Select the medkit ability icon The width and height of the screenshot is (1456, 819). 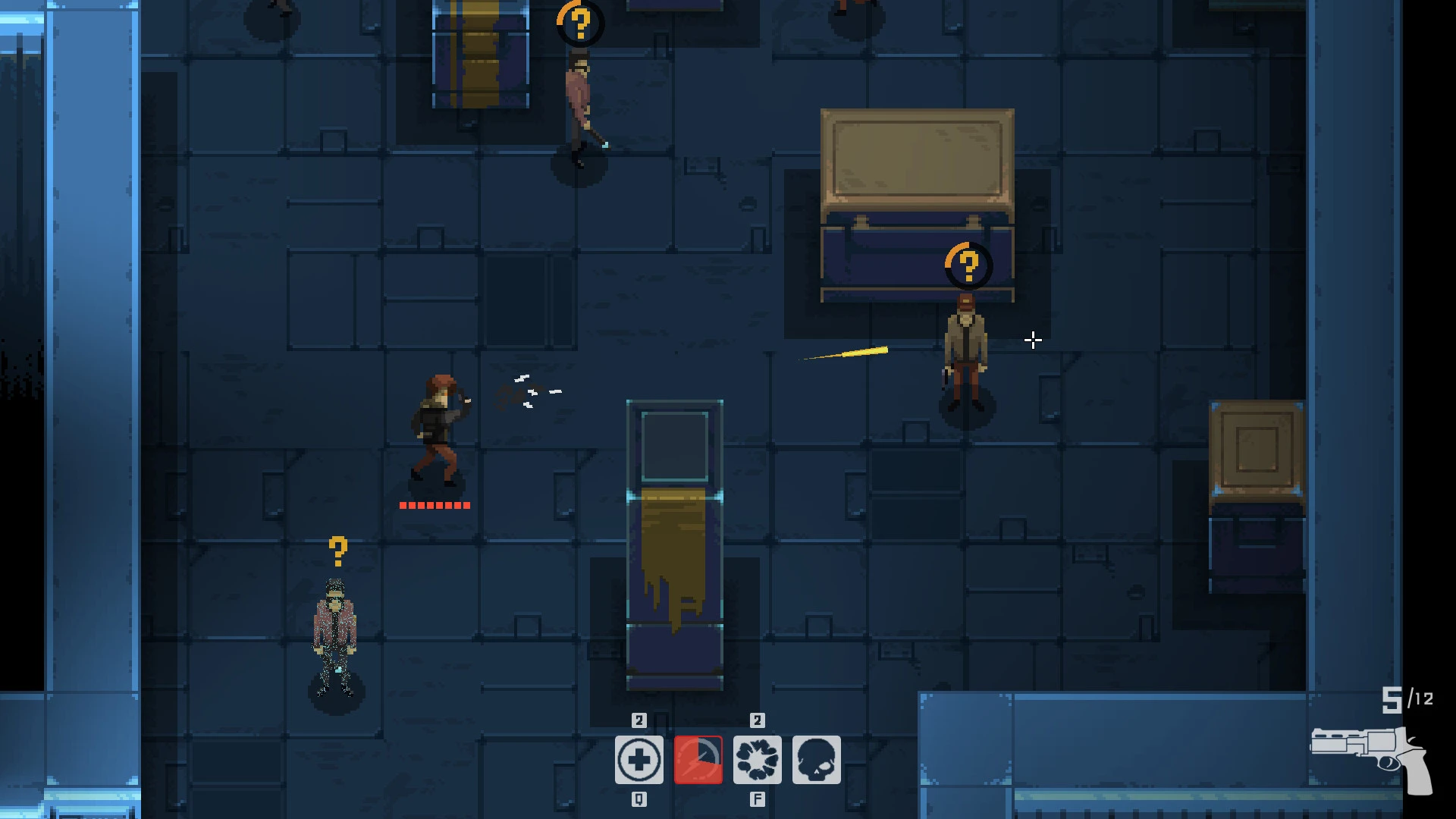[639, 758]
